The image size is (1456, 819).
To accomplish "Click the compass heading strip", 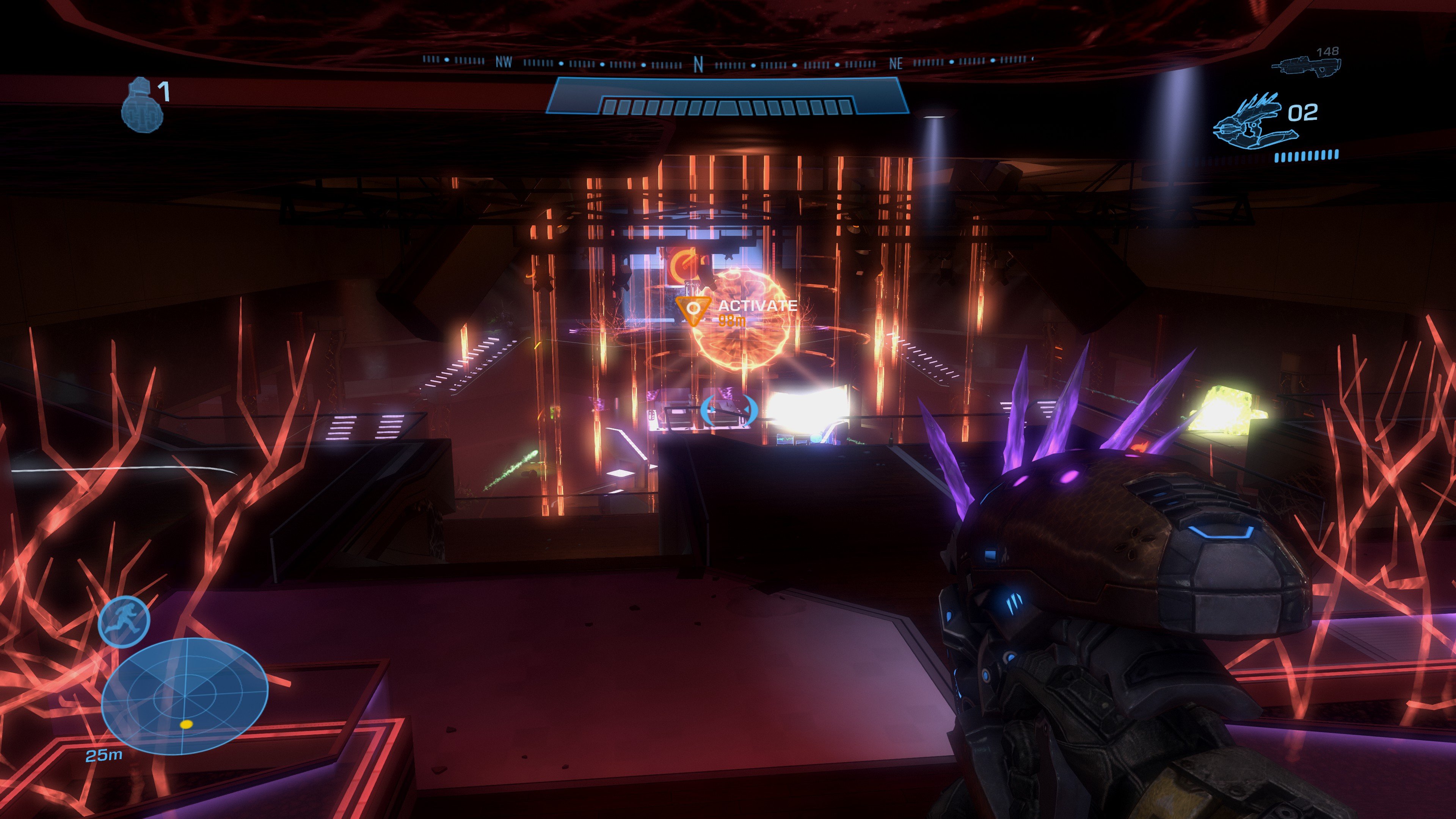I will point(728,61).
